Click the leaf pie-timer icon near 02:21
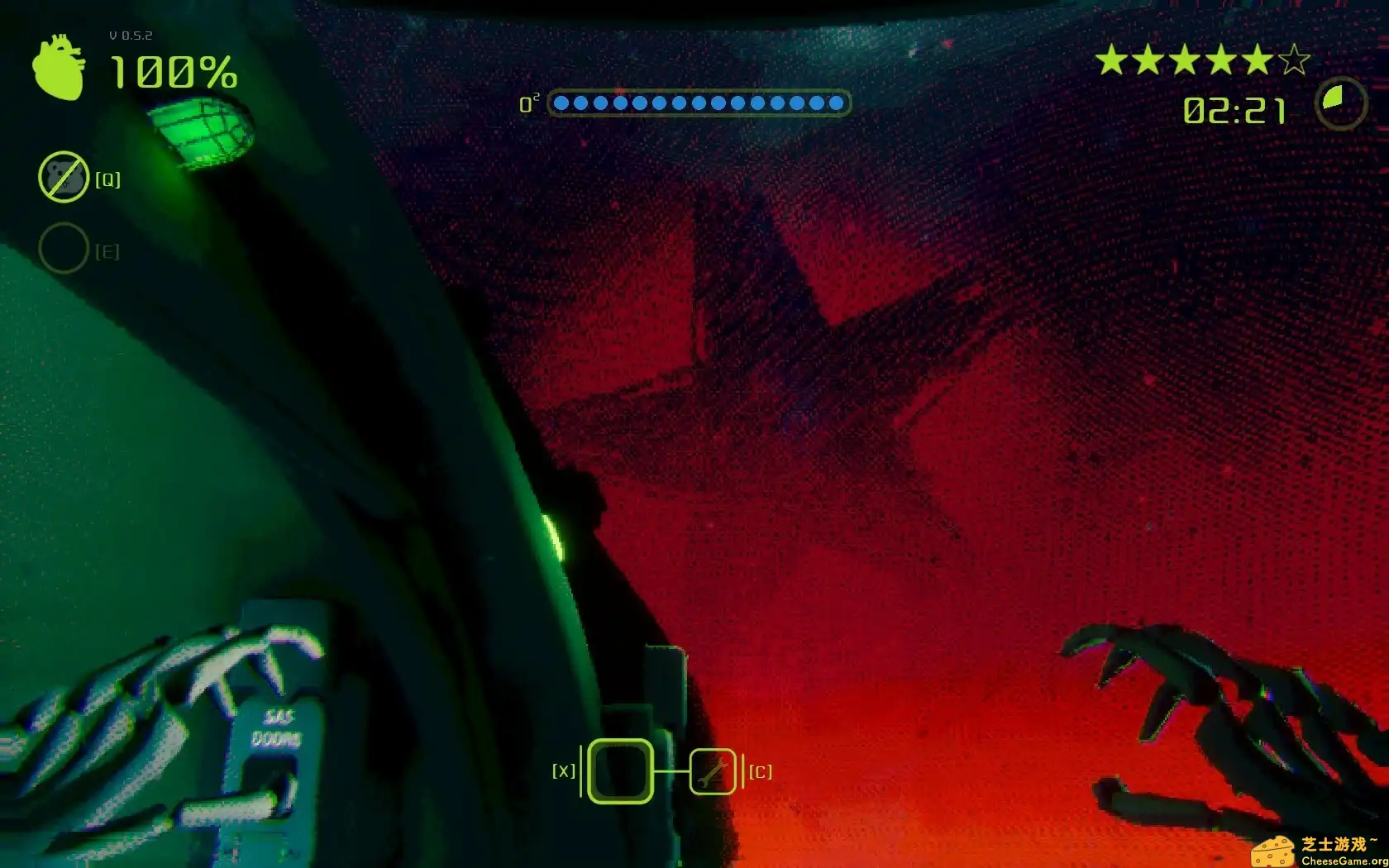This screenshot has height=868, width=1389. (1341, 104)
